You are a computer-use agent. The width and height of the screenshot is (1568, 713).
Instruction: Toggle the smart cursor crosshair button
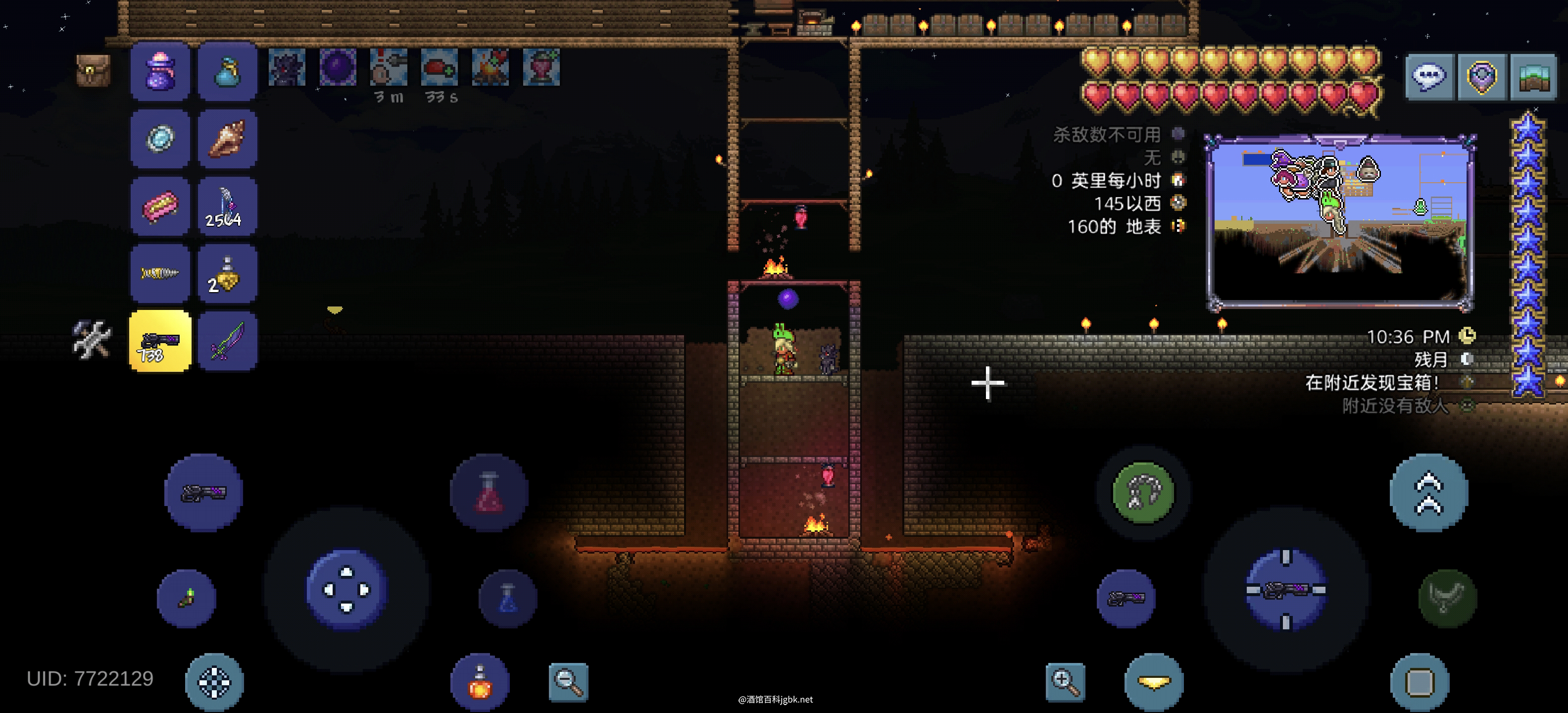214,682
